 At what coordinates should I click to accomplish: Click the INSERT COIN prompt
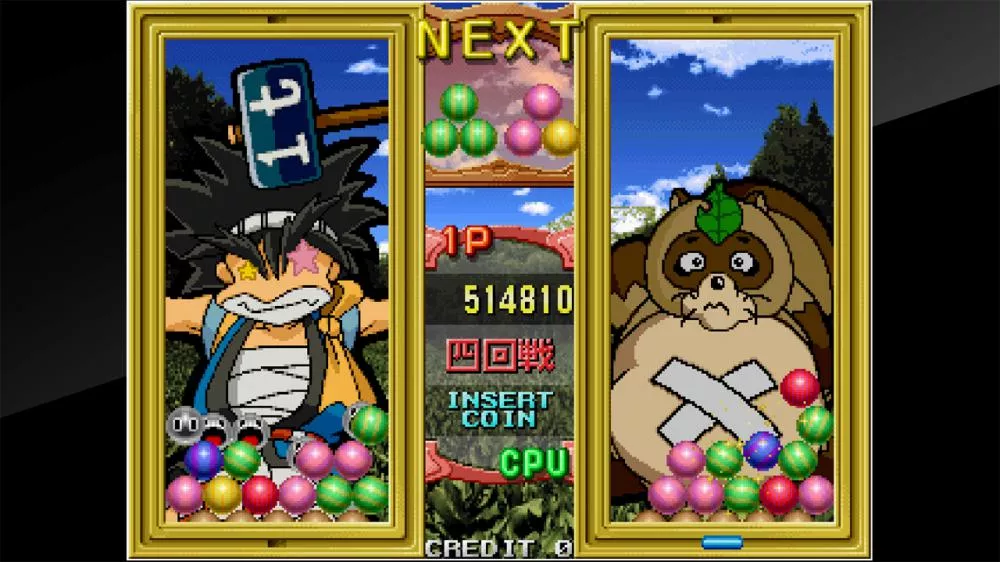click(499, 408)
